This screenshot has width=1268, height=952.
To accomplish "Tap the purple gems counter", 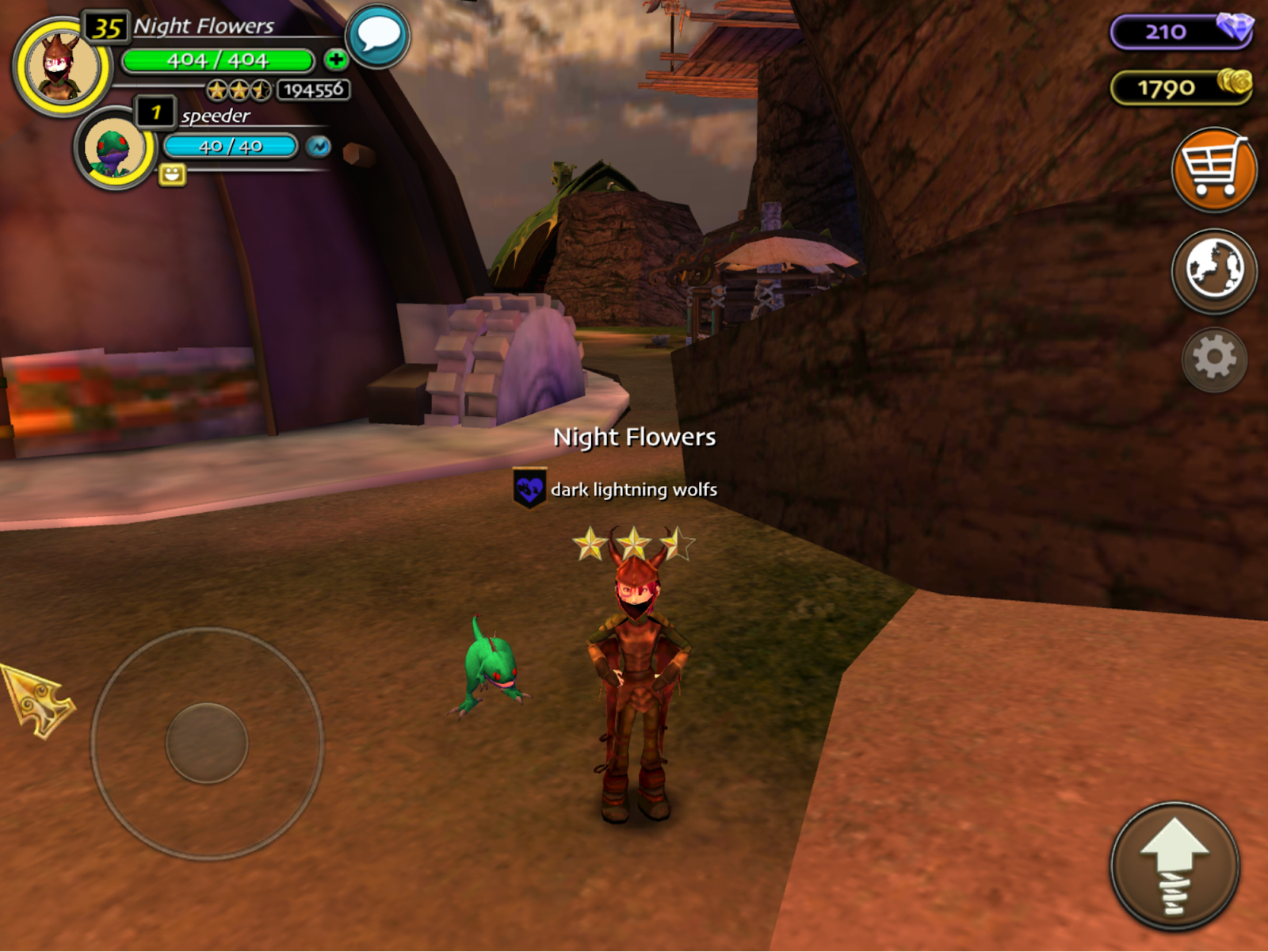I will pos(1181,32).
